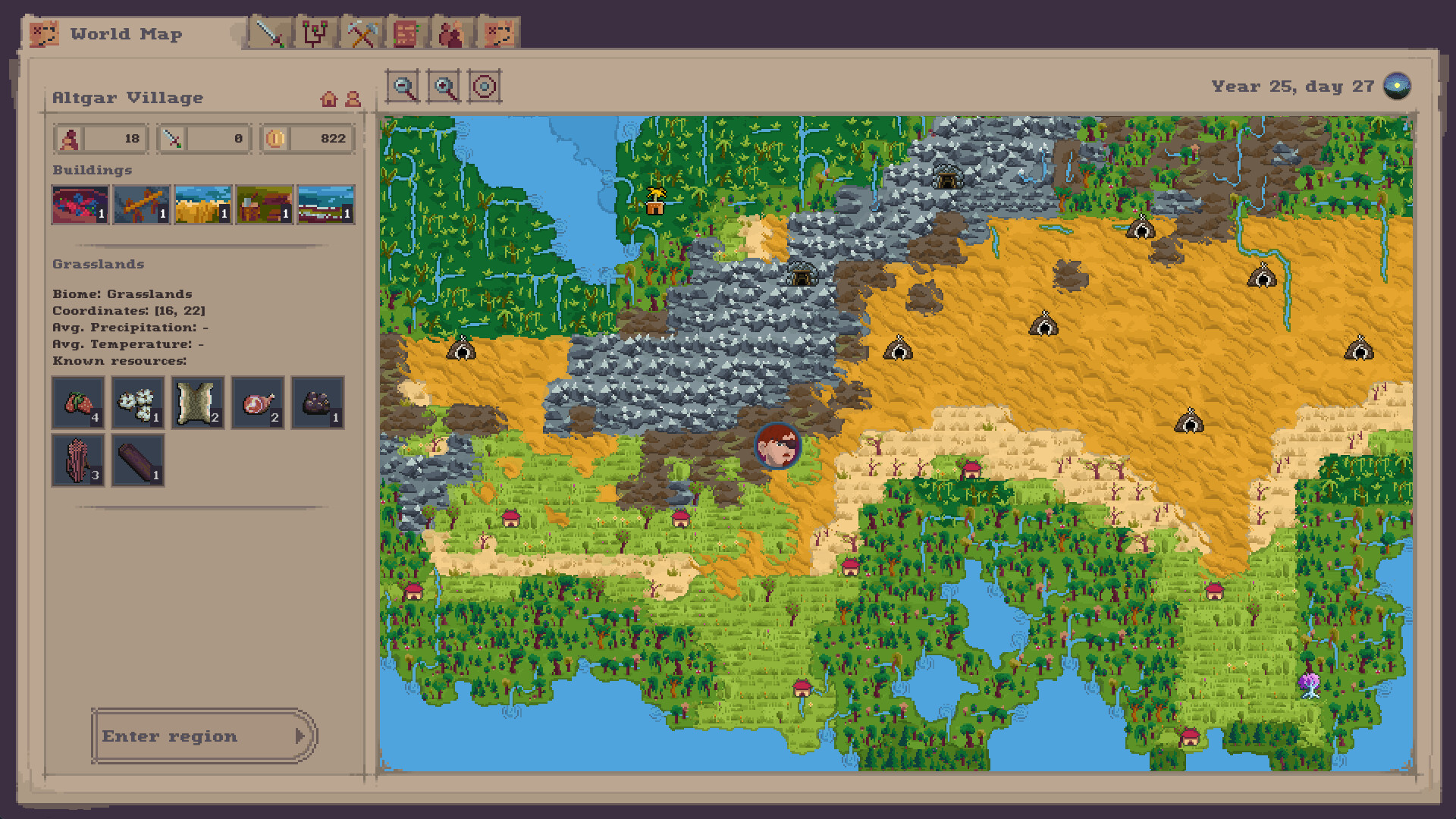Viewport: 1456px width, 819px height.
Task: Click the zoom in magnifier icon
Action: 445,86
